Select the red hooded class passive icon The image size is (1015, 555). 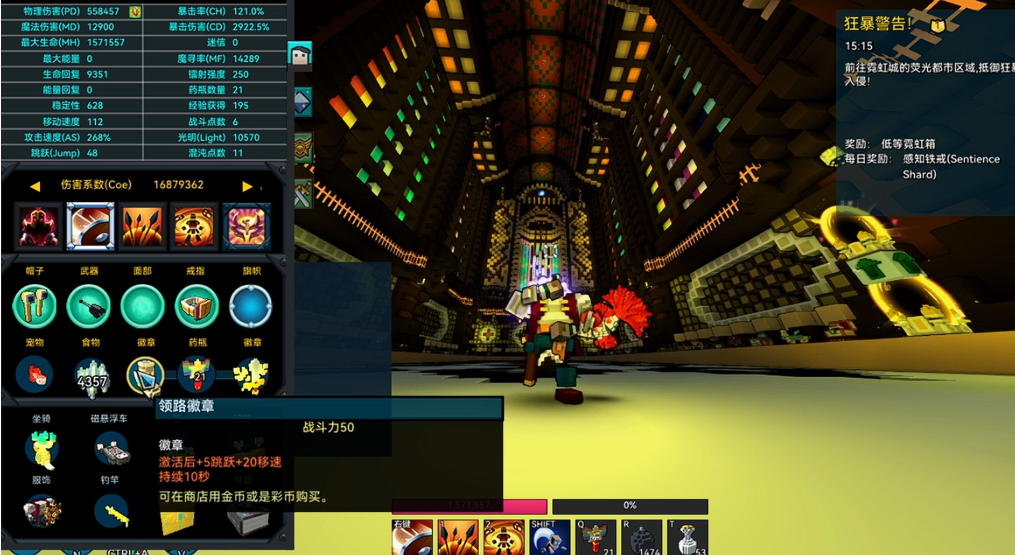coord(39,226)
